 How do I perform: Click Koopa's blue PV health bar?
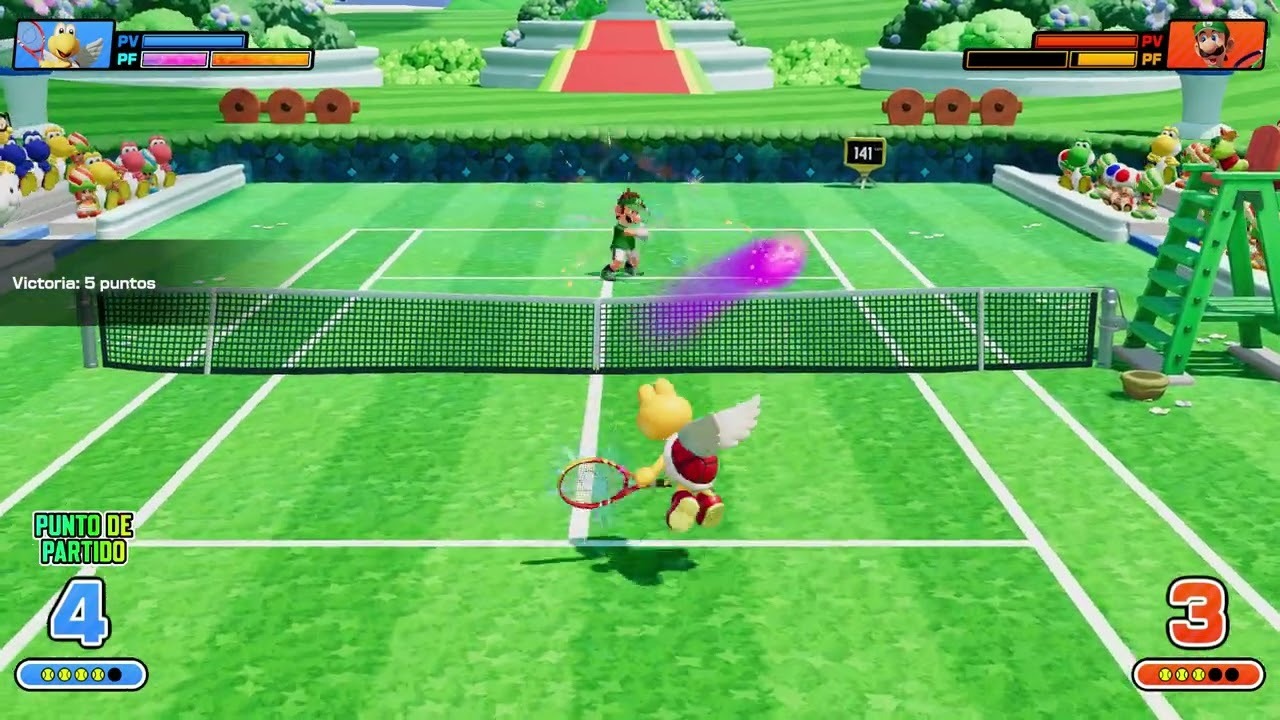click(193, 42)
